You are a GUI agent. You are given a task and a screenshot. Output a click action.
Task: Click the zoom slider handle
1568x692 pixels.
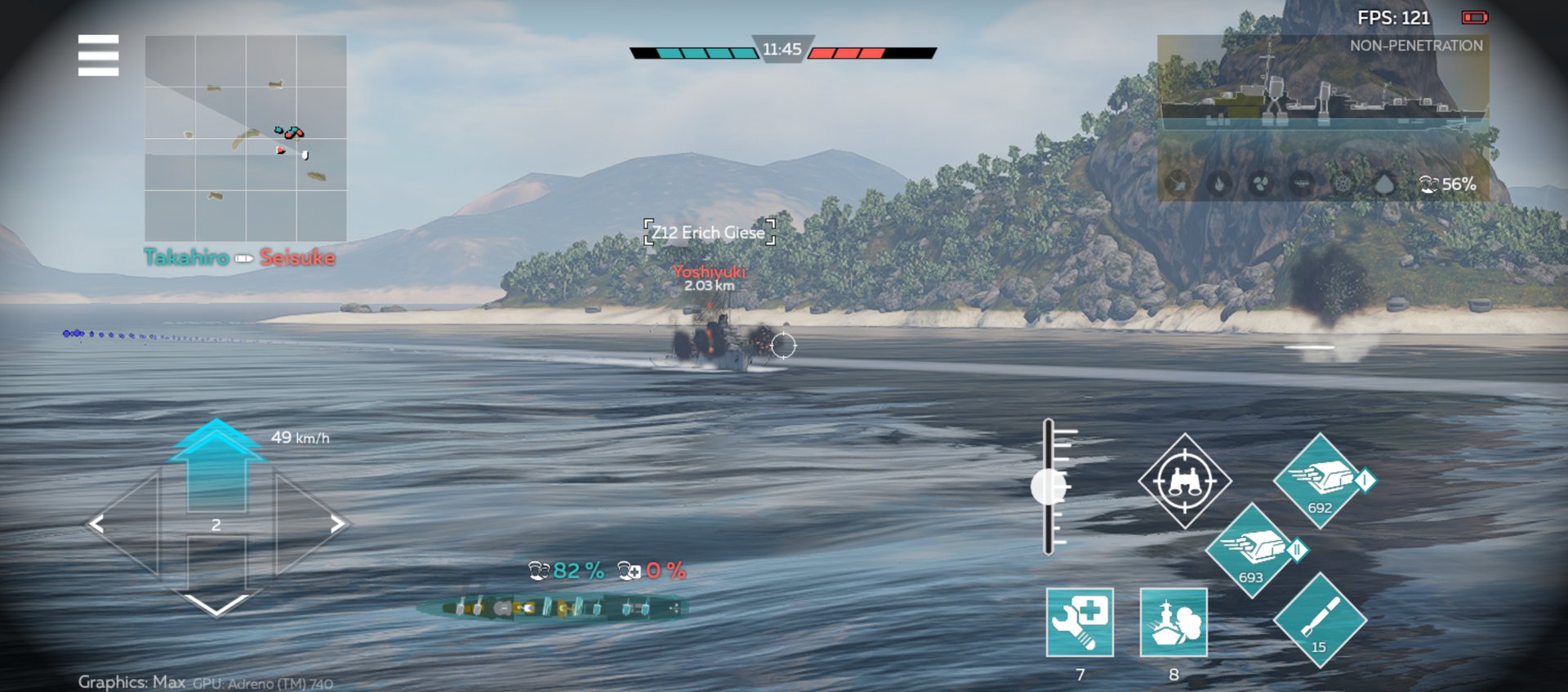click(x=1049, y=487)
